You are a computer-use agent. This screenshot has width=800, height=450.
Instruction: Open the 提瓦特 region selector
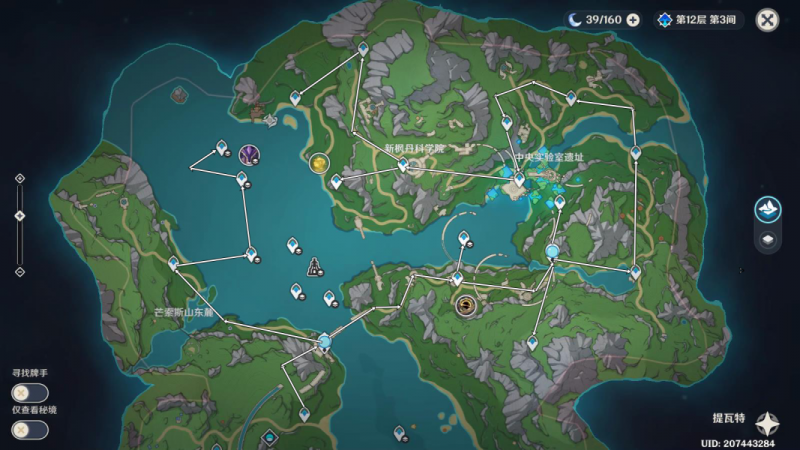[x=767, y=421]
